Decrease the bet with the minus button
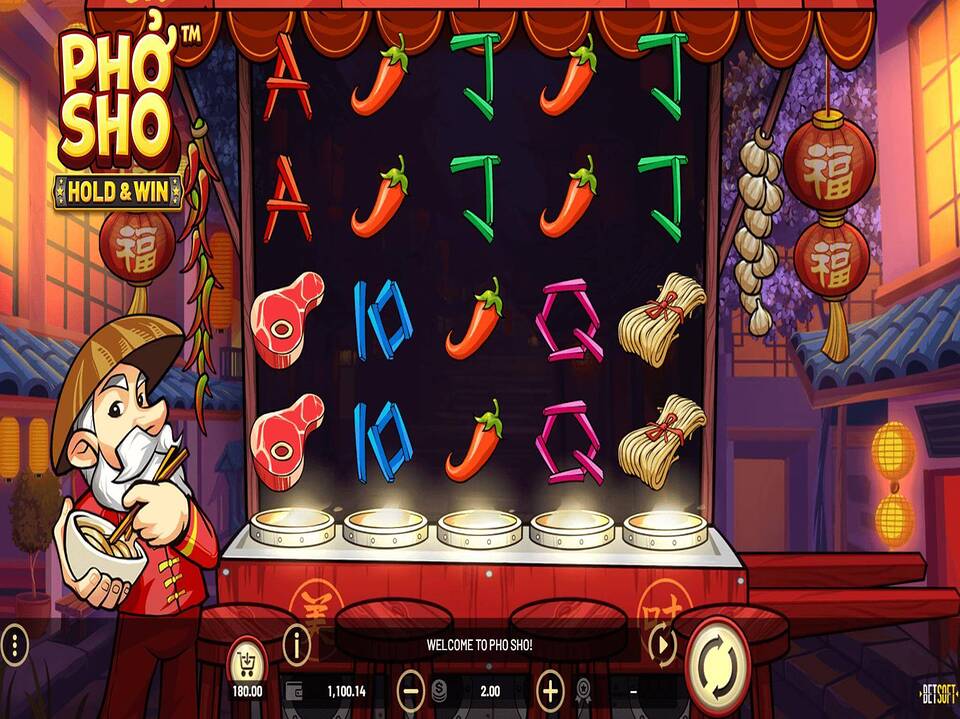 (x=410, y=690)
